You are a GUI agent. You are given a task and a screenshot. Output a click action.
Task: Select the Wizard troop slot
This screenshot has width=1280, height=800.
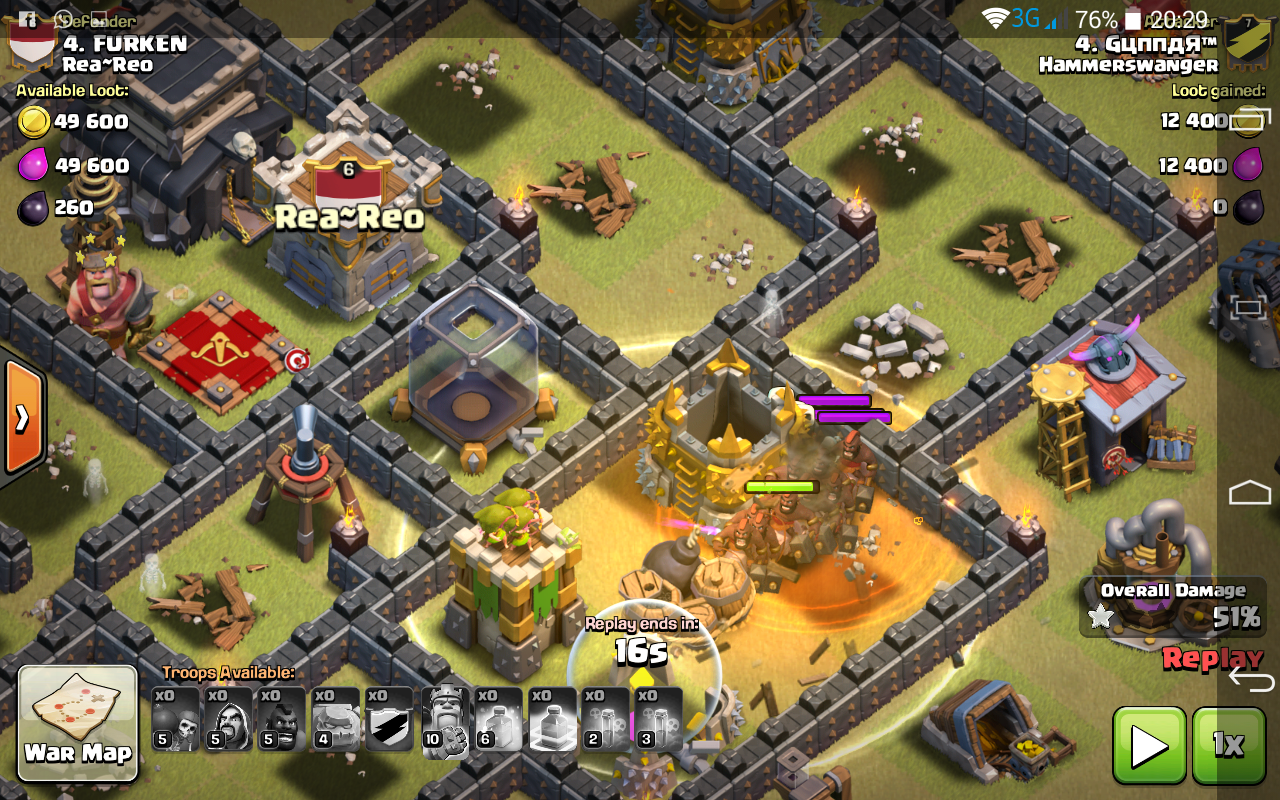pos(230,719)
